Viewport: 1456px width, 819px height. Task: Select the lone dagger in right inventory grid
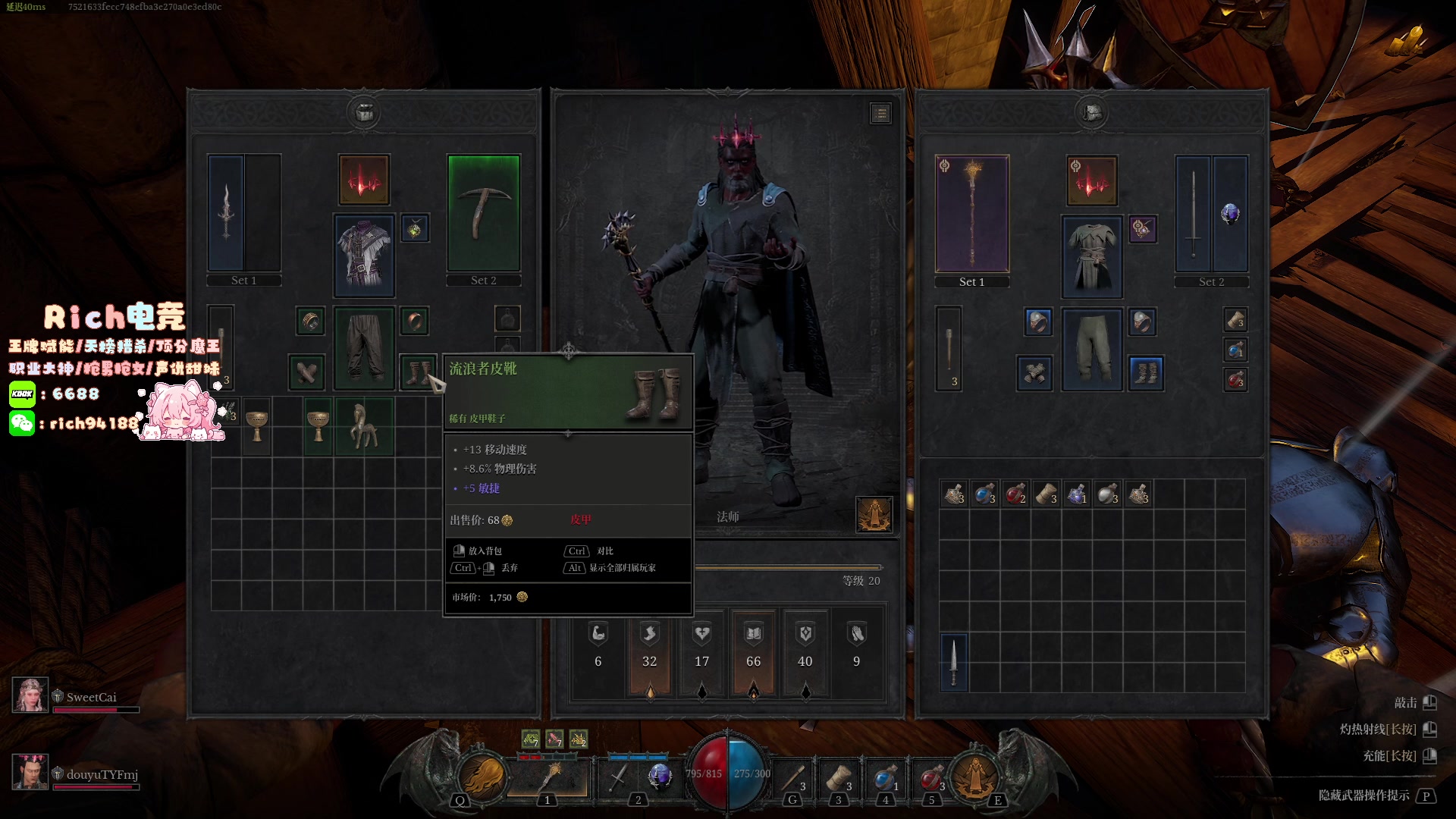pos(954,662)
